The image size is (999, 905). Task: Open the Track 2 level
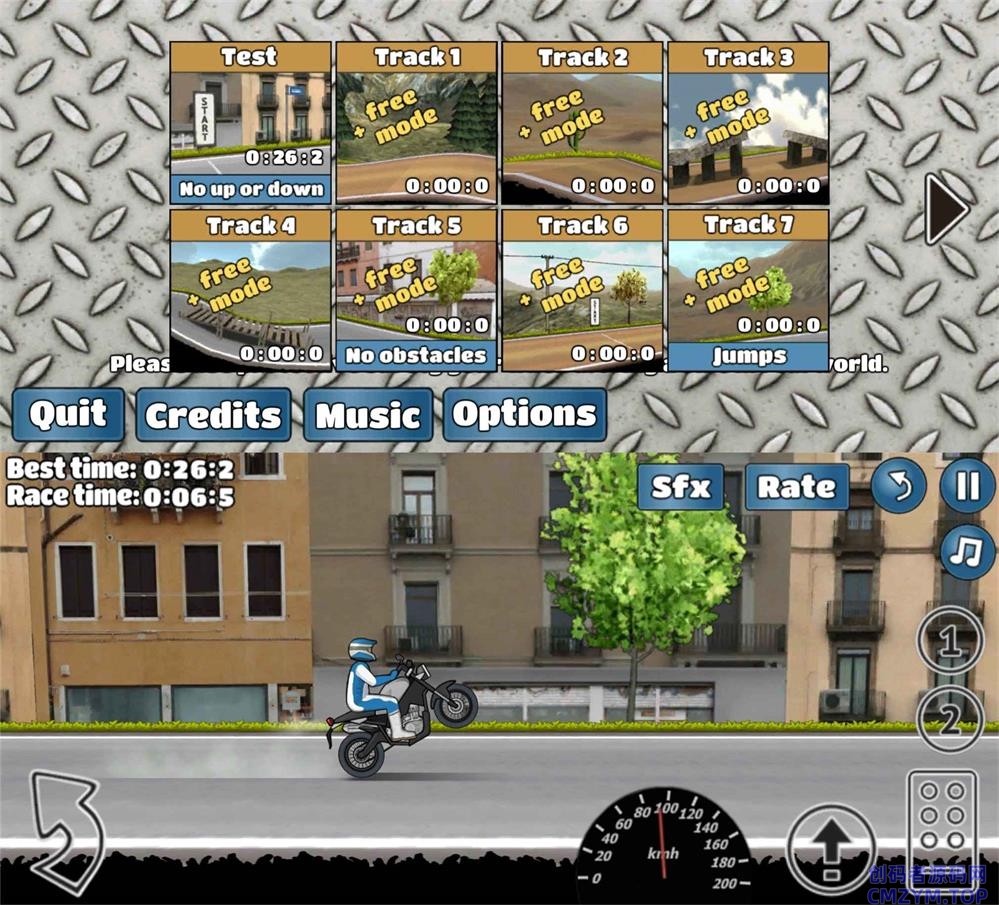pos(582,122)
